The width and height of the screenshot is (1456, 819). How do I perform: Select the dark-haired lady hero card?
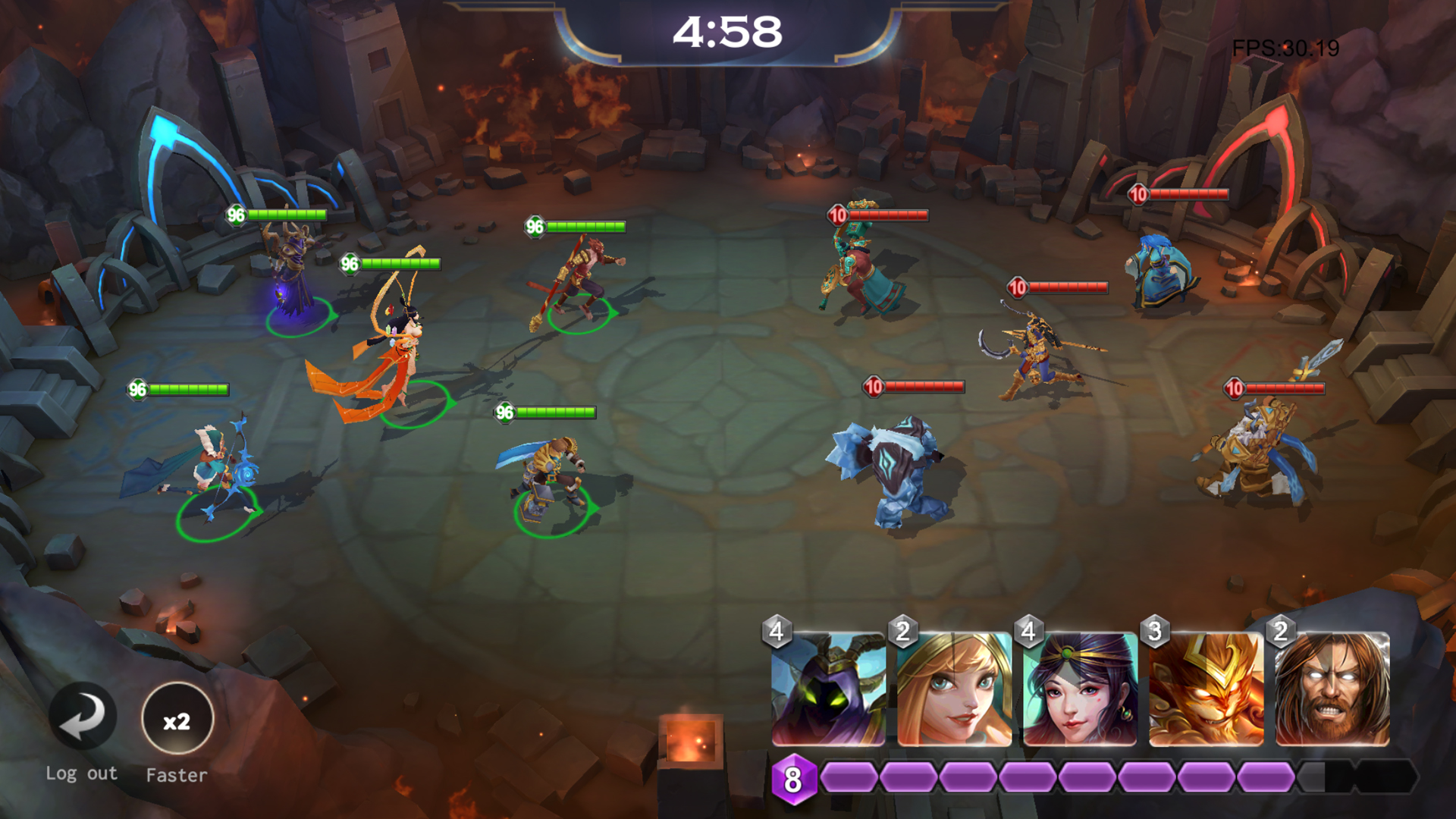(x=1080, y=689)
